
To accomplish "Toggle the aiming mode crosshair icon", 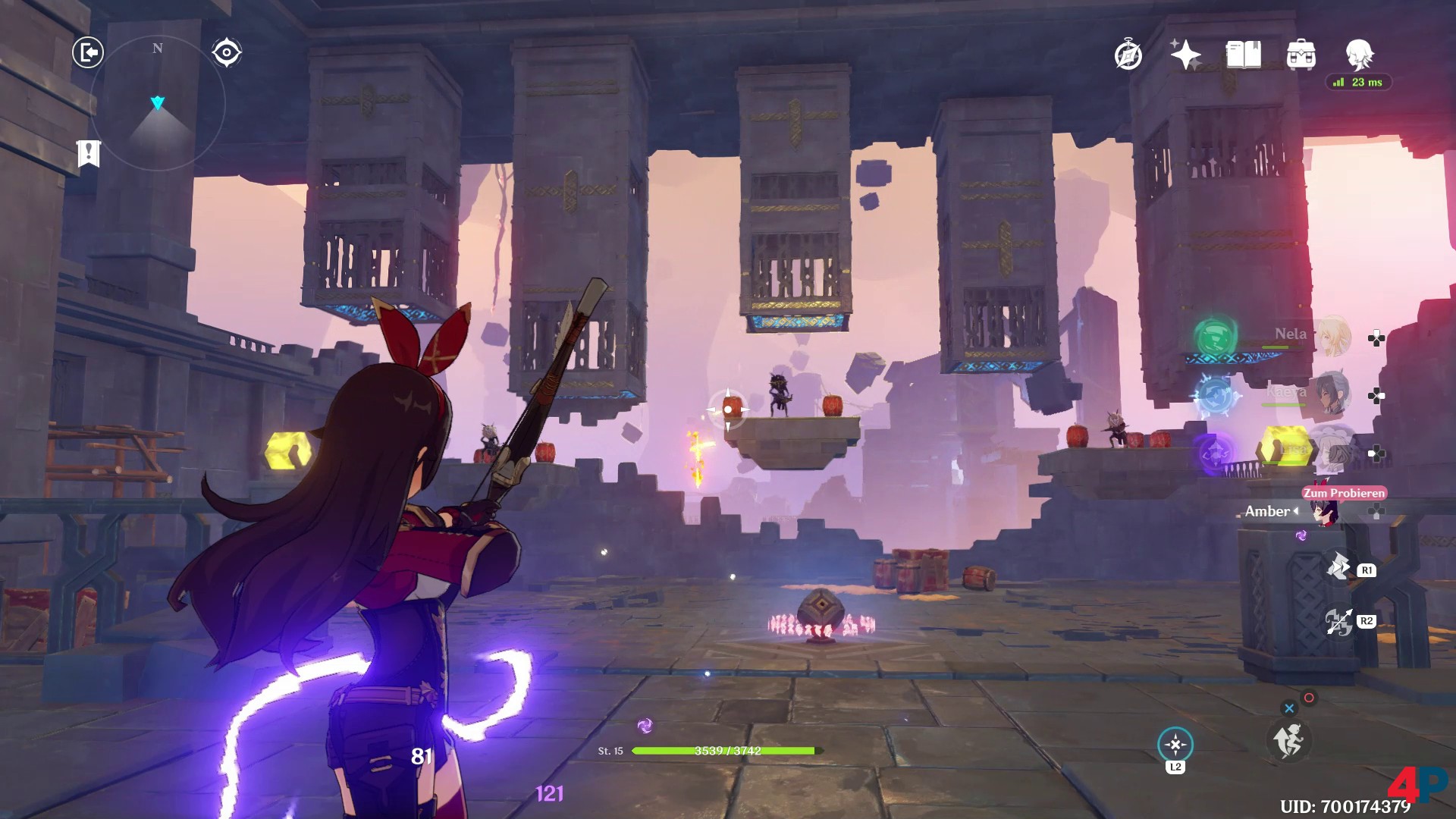I will click(1175, 745).
